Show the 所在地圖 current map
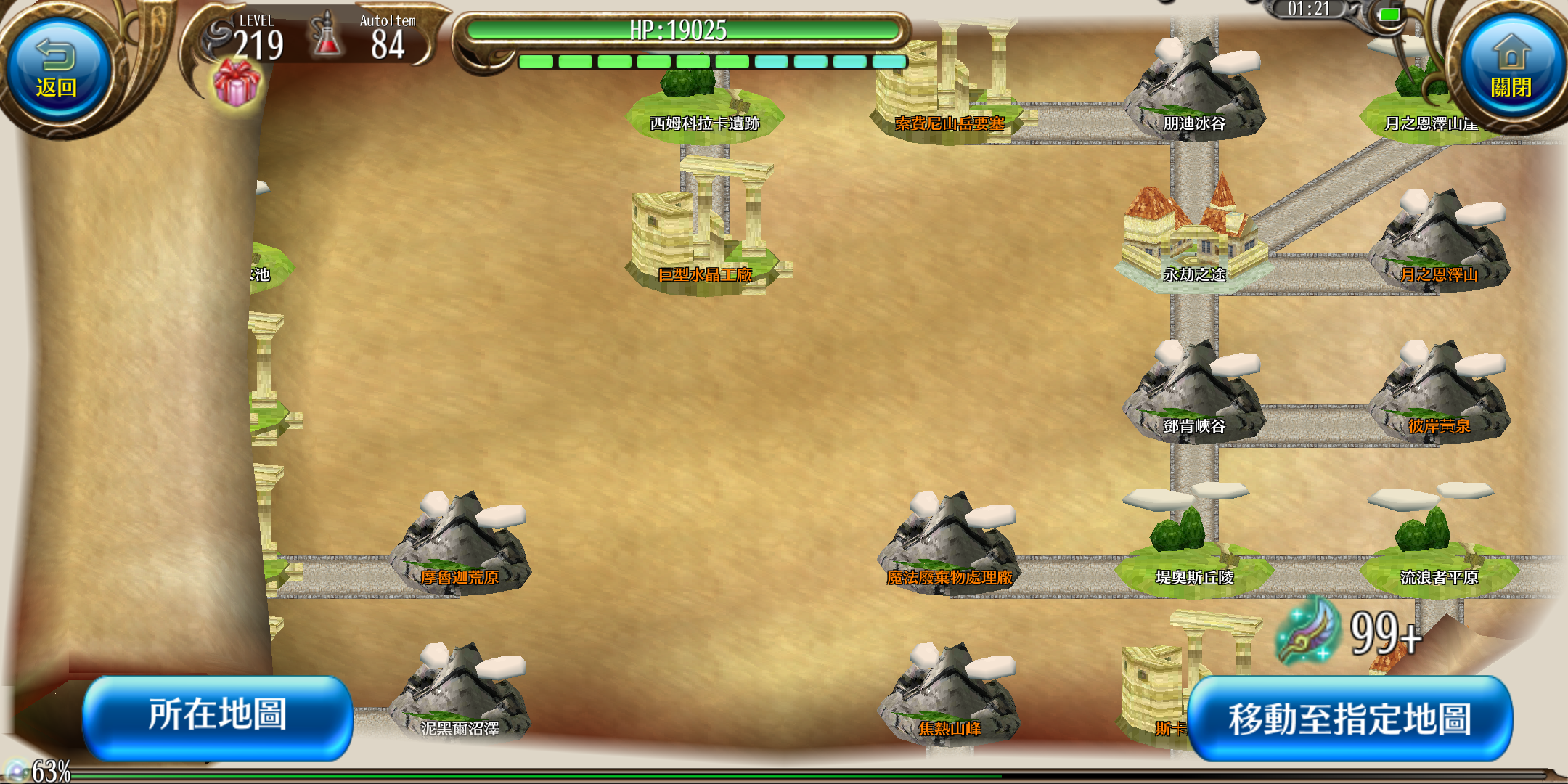The height and width of the screenshot is (784, 1568). (x=218, y=716)
